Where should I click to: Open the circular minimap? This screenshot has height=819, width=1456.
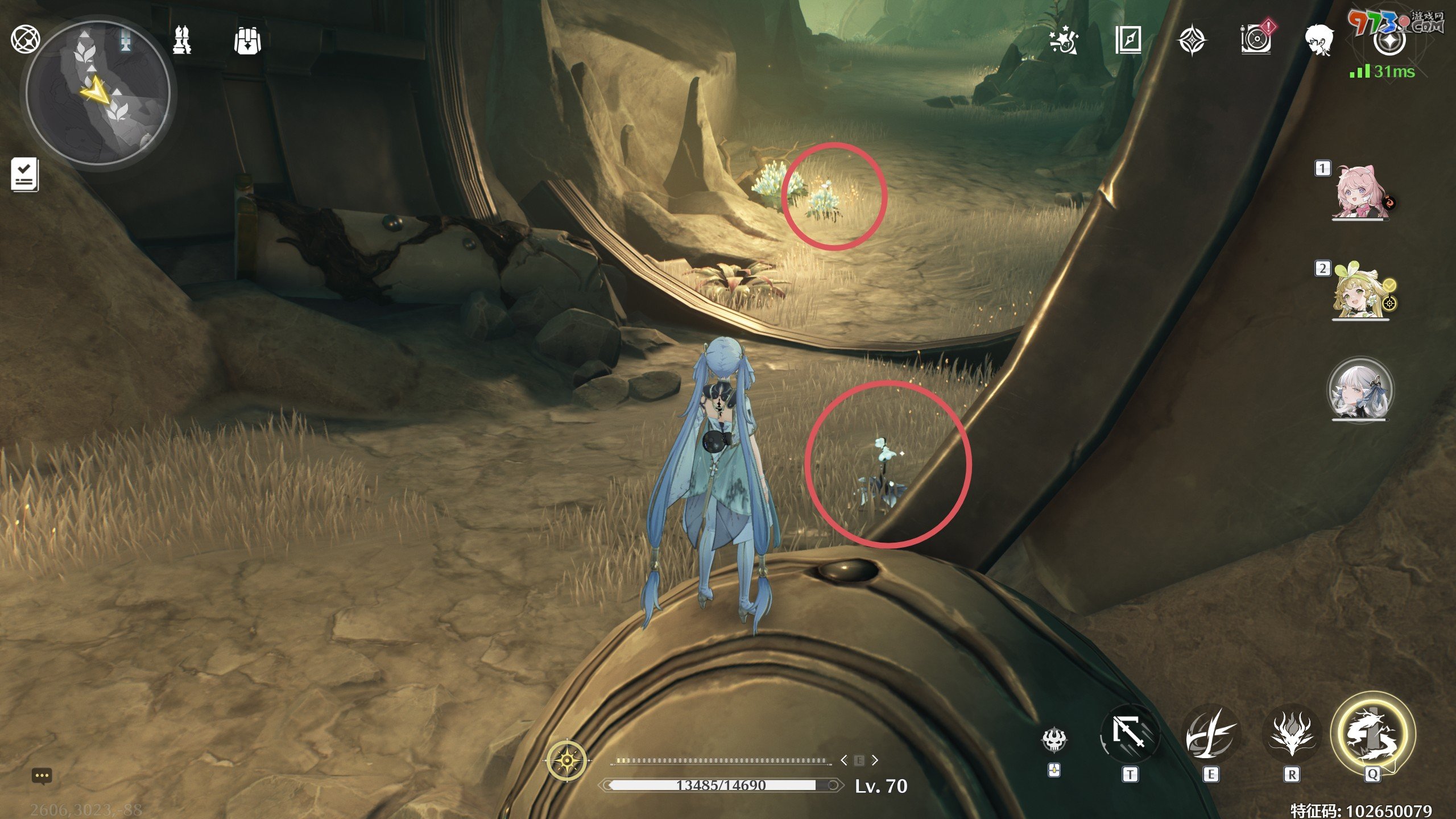point(98,94)
